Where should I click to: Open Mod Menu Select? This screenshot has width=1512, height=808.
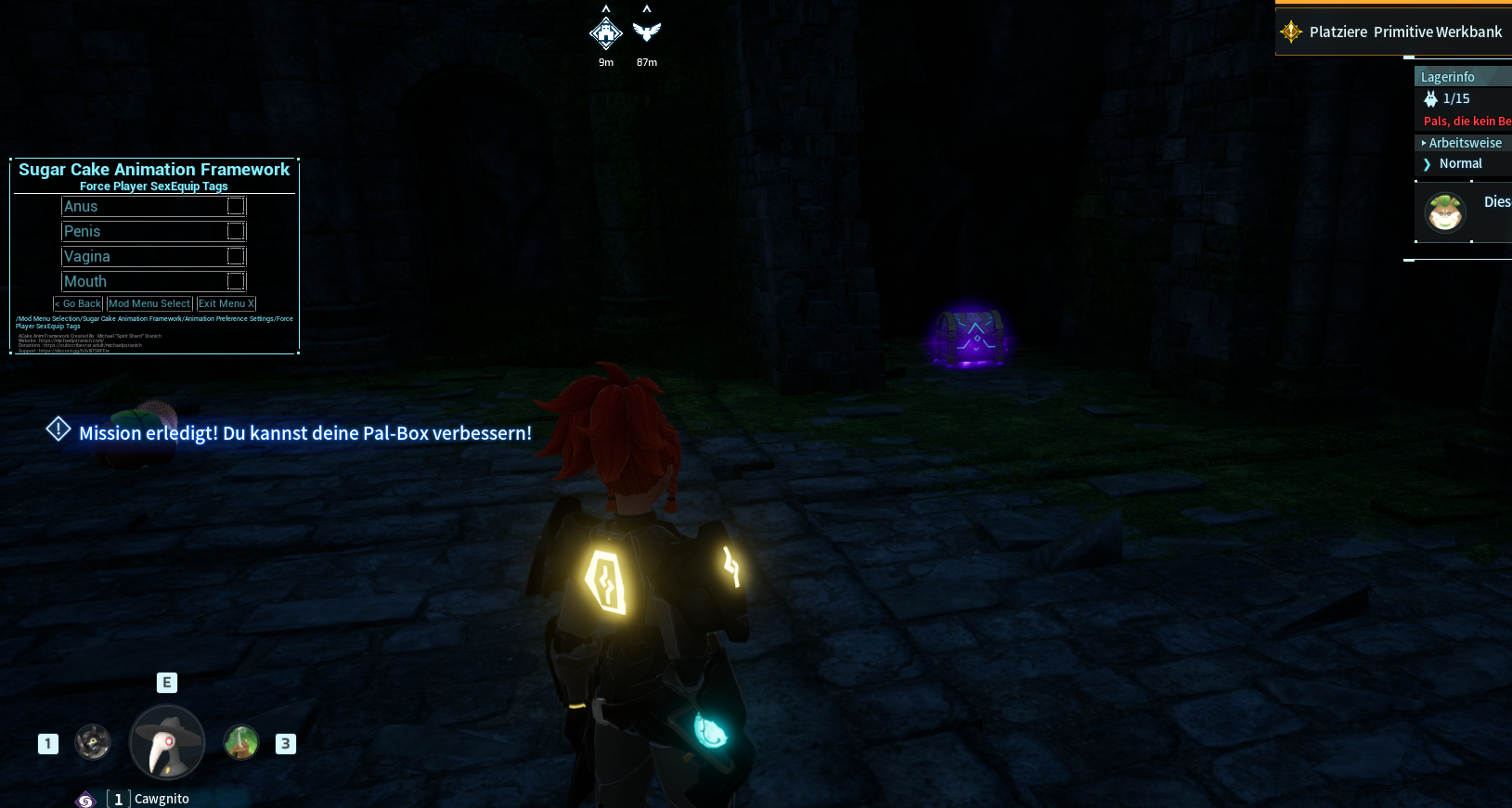coord(149,303)
